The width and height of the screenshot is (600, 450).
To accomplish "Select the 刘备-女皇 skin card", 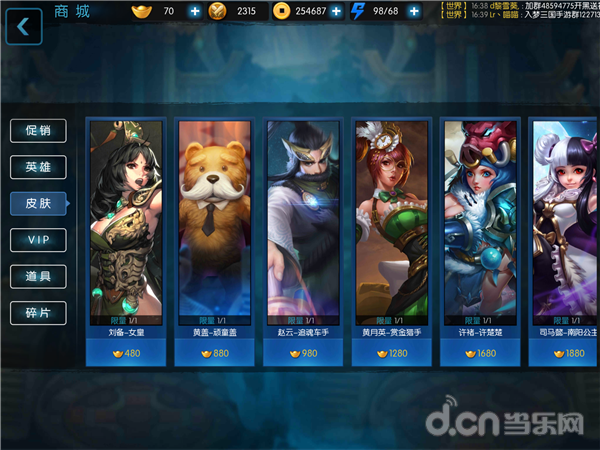I will pos(126,240).
